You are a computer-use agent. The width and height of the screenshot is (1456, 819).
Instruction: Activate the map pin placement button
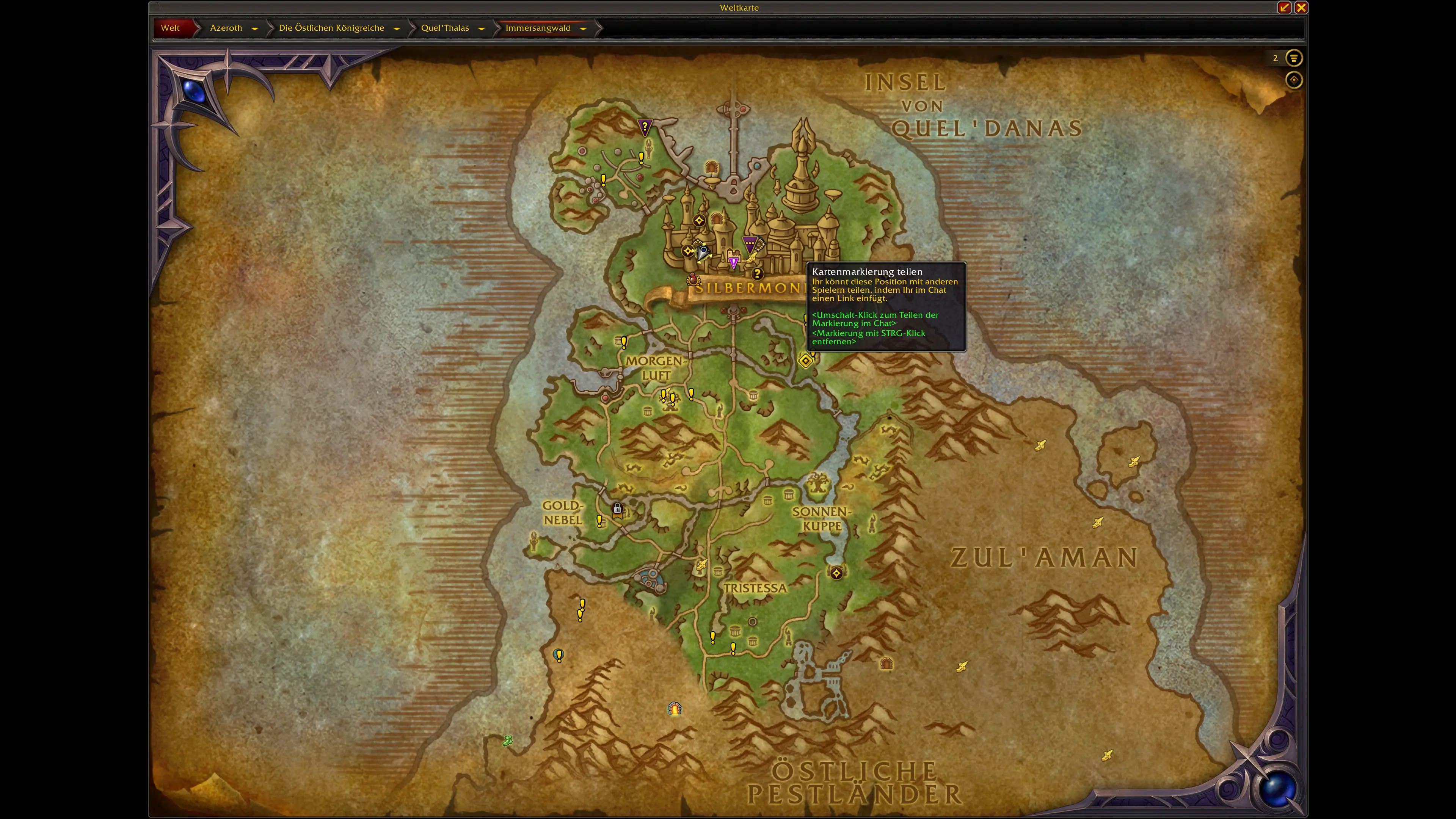point(1294,80)
